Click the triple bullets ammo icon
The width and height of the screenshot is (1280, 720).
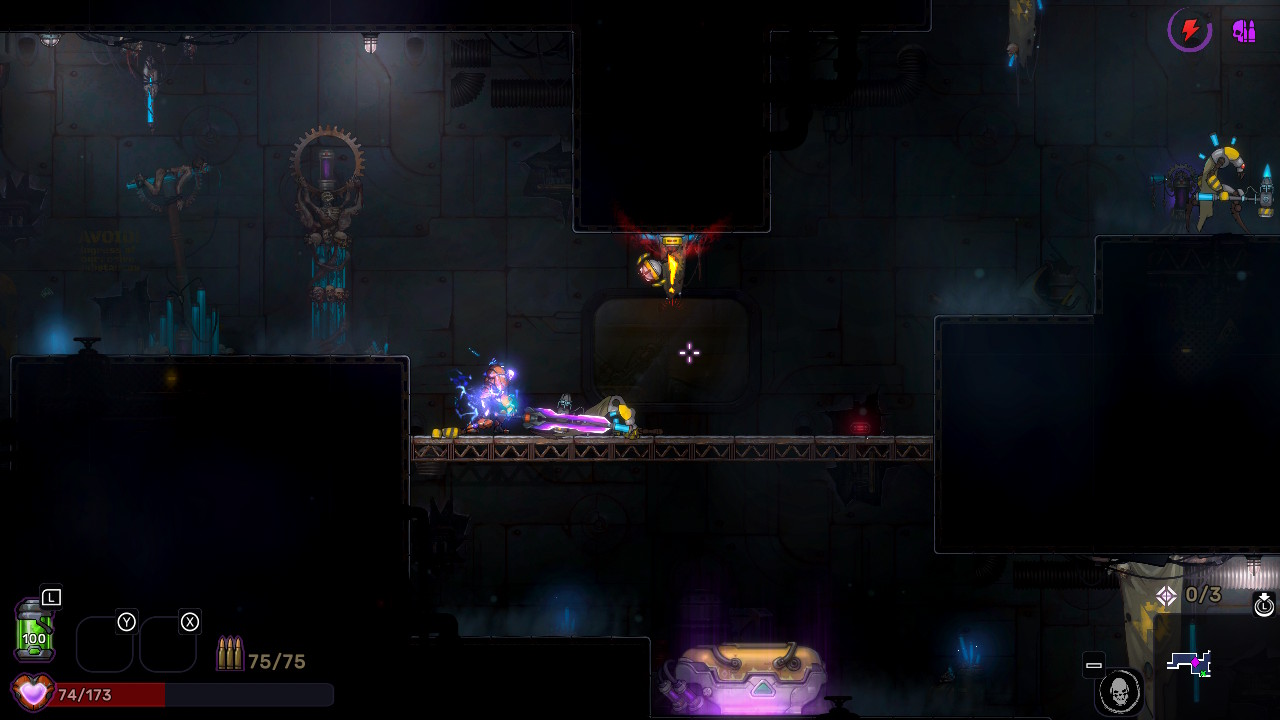click(x=229, y=654)
